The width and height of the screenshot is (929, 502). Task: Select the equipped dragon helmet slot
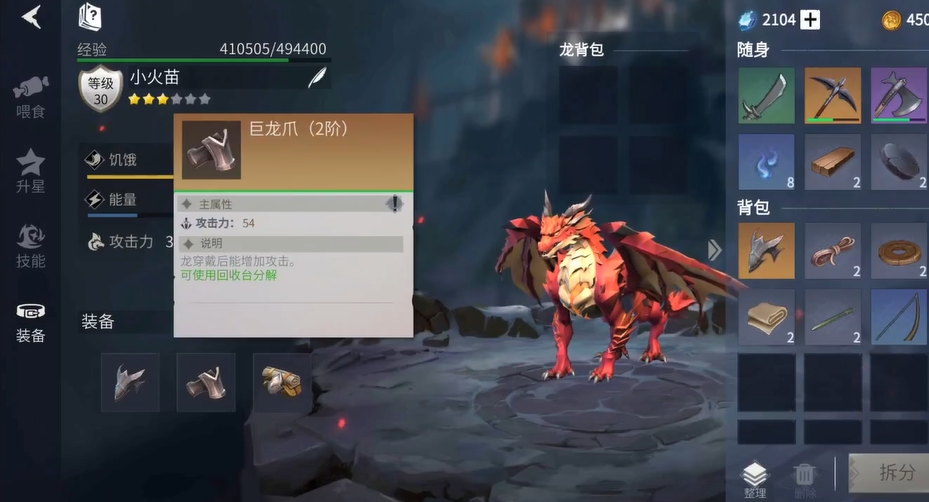pyautogui.click(x=130, y=382)
